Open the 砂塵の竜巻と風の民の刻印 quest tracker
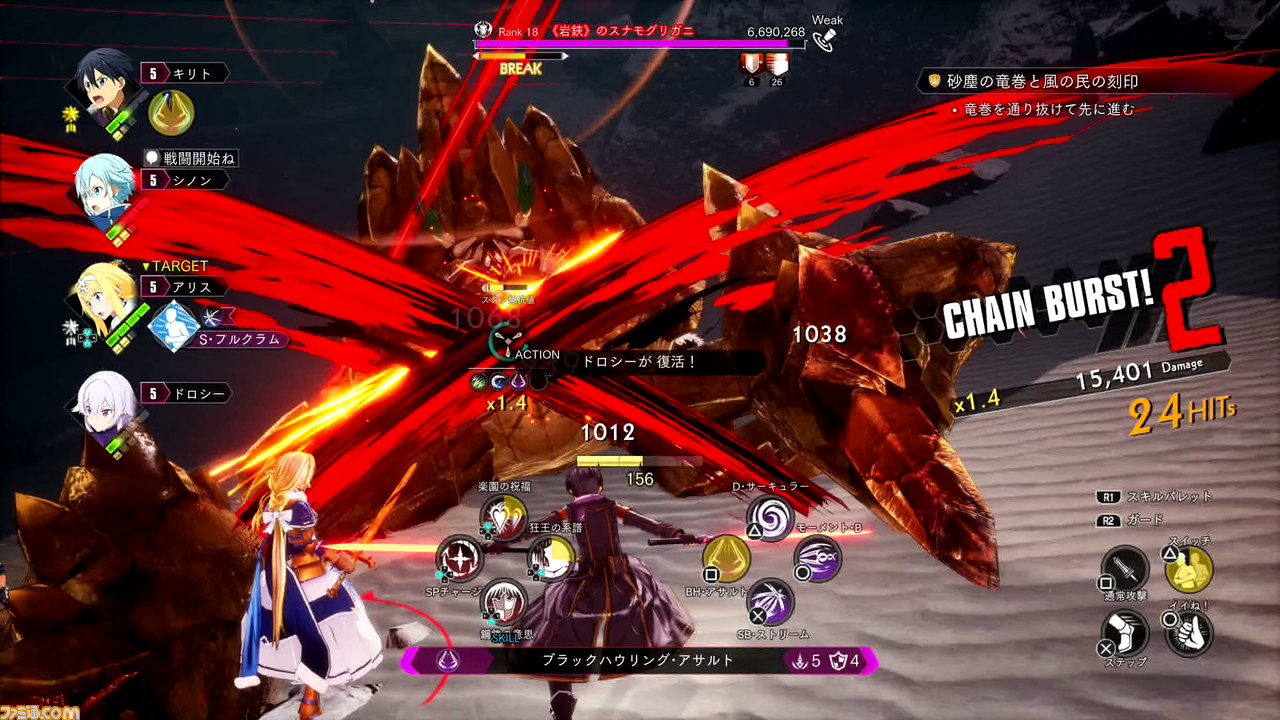This screenshot has width=1280, height=720. coord(1042,81)
